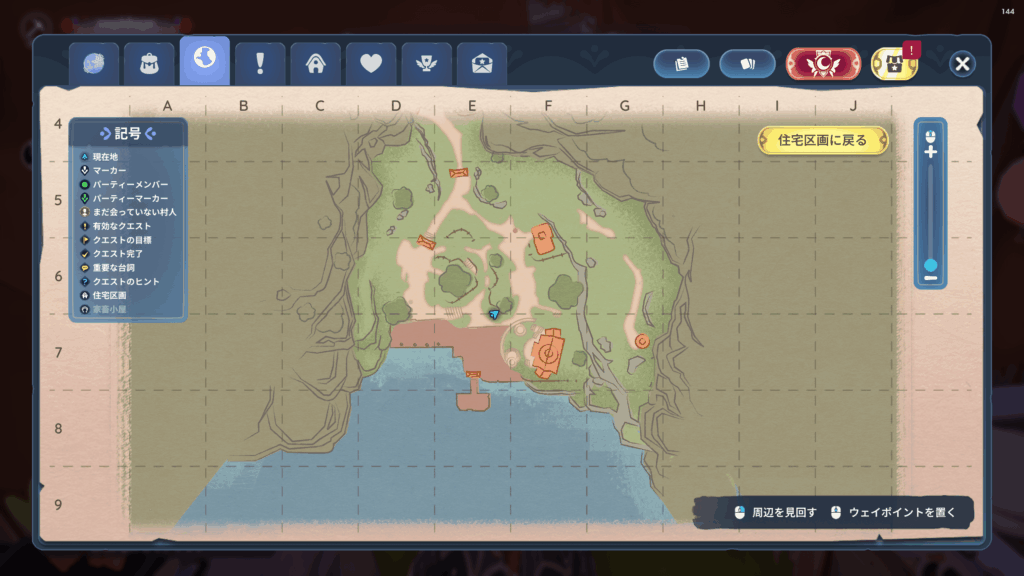Click the map zoom slider handle

[931, 265]
